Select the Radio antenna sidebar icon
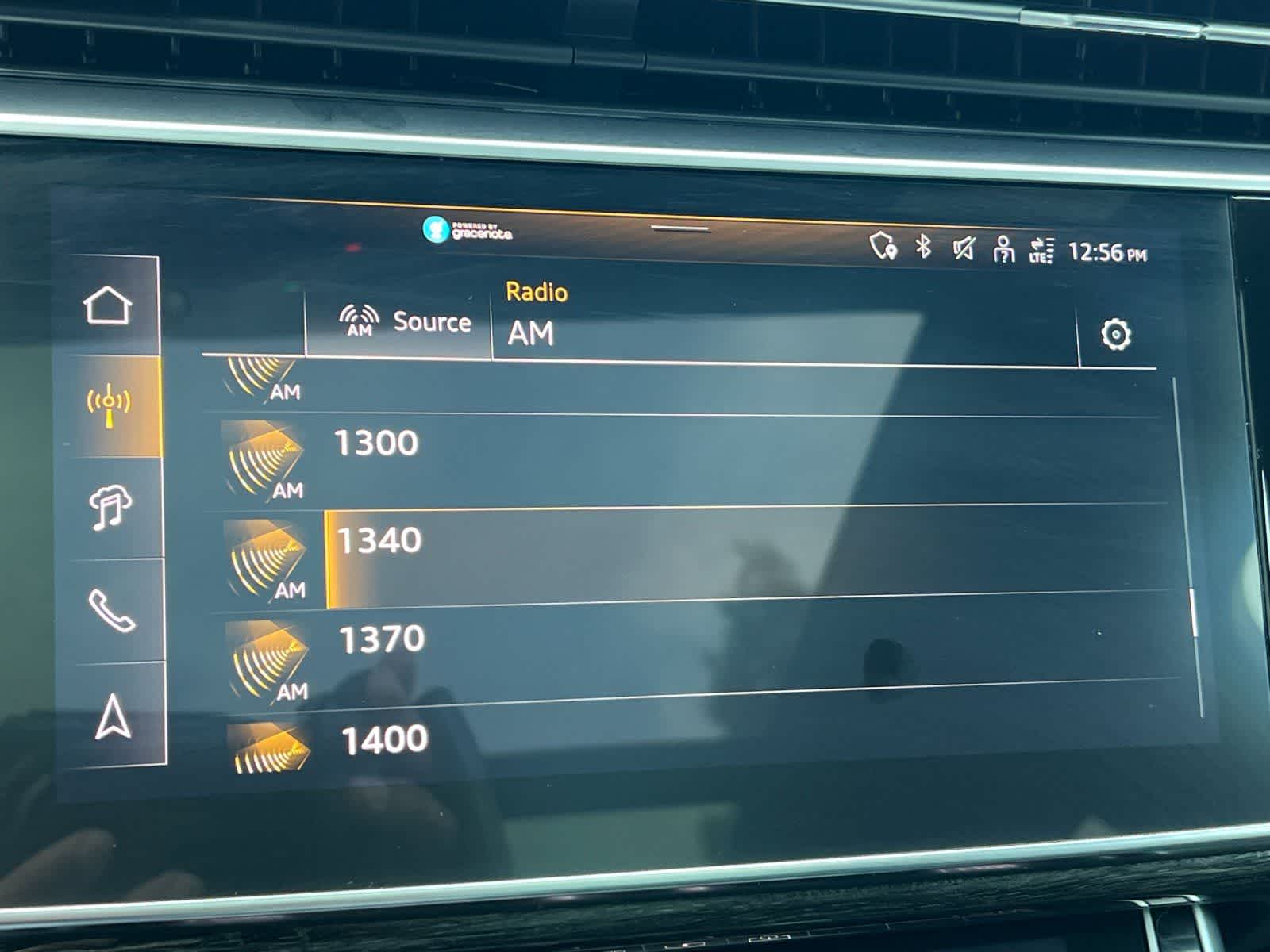This screenshot has width=1270, height=952. [x=109, y=405]
